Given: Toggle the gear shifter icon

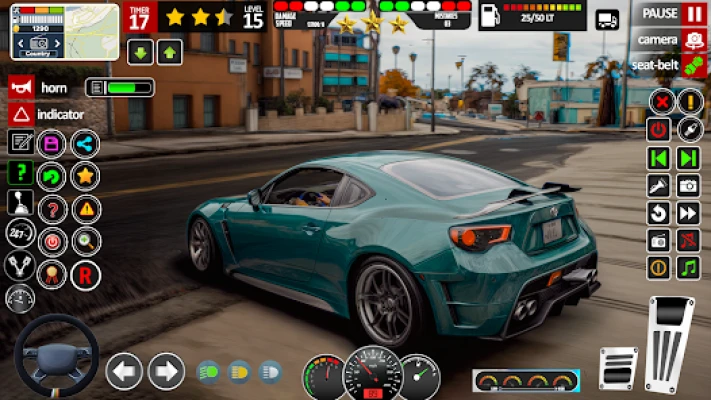Looking at the screenshot, I should tap(20, 204).
